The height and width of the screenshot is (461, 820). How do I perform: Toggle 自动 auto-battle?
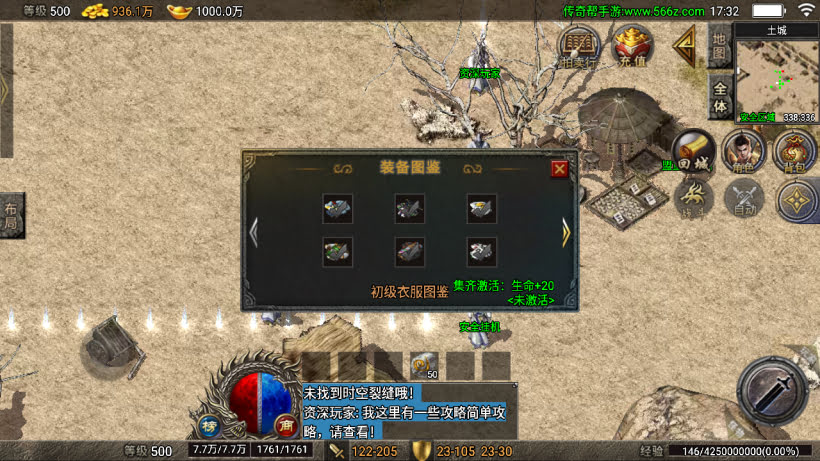(x=742, y=197)
